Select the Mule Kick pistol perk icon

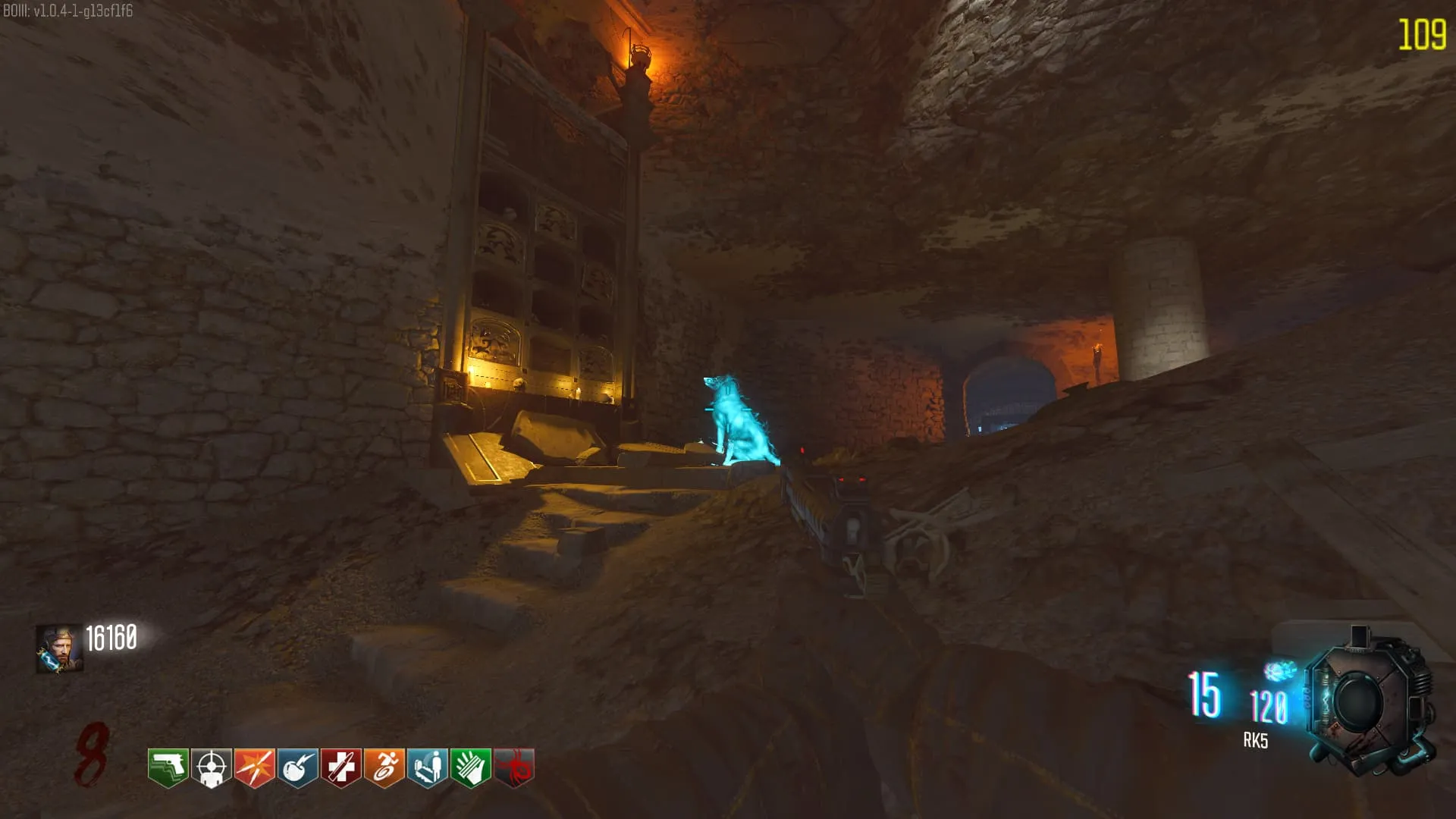[168, 767]
